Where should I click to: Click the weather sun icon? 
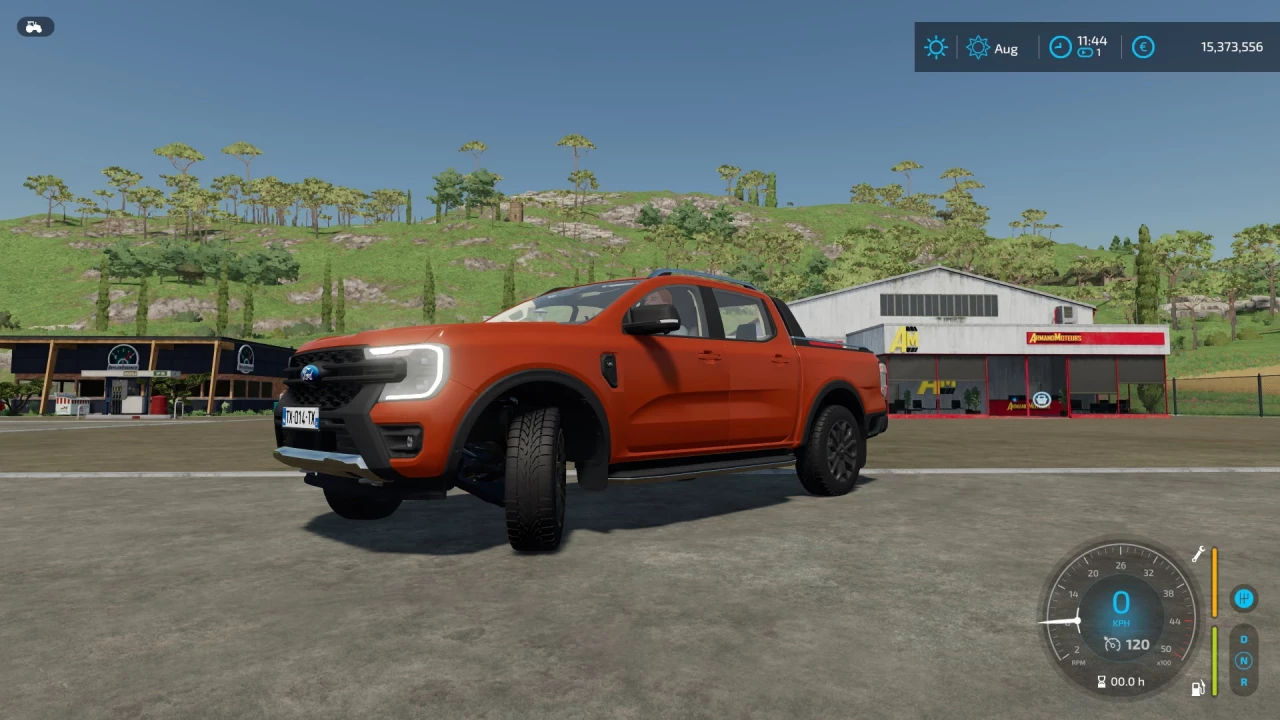[936, 47]
